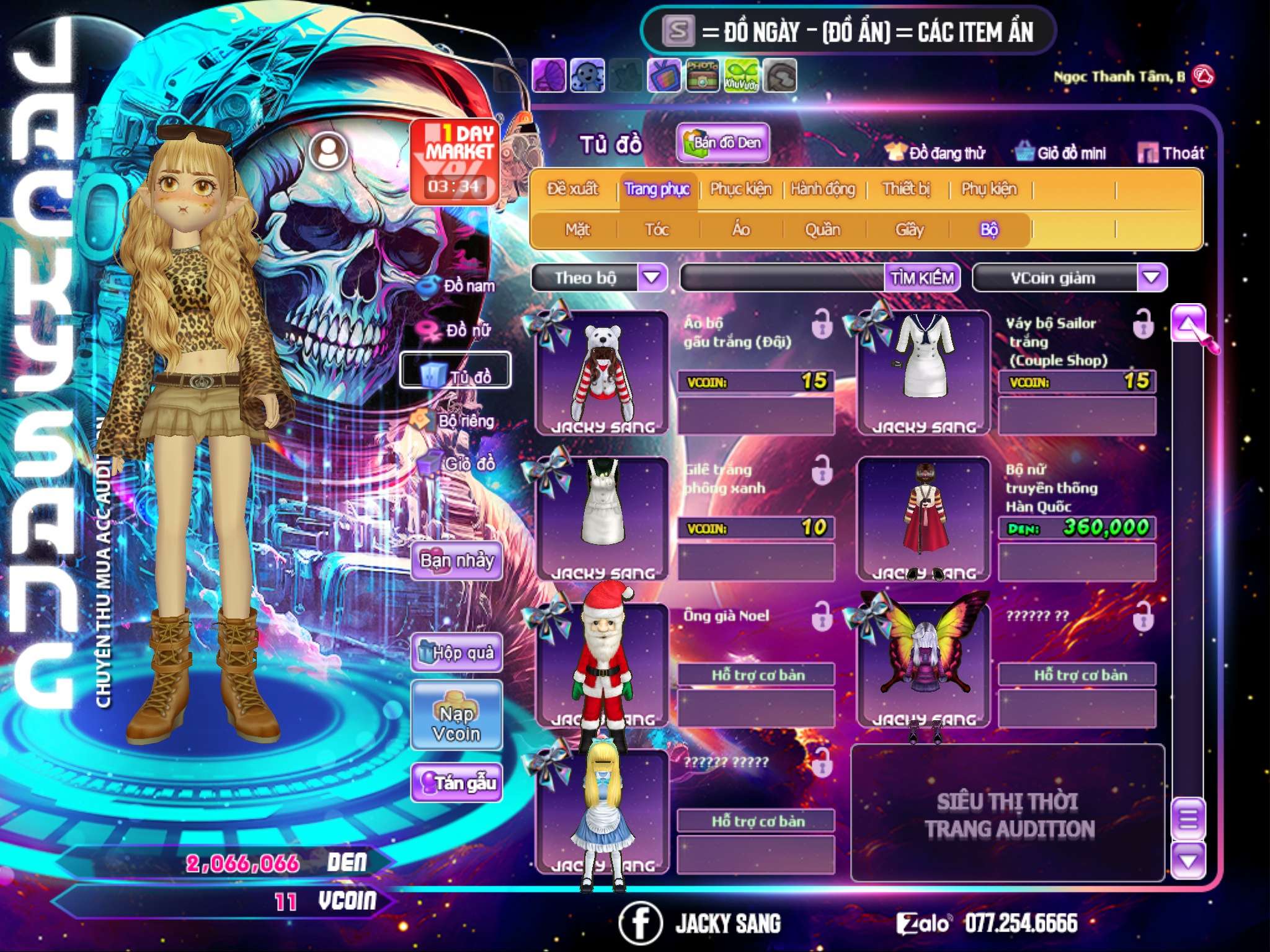Select the Hành động tab
Screen dimensions: 1270x952
[823, 188]
